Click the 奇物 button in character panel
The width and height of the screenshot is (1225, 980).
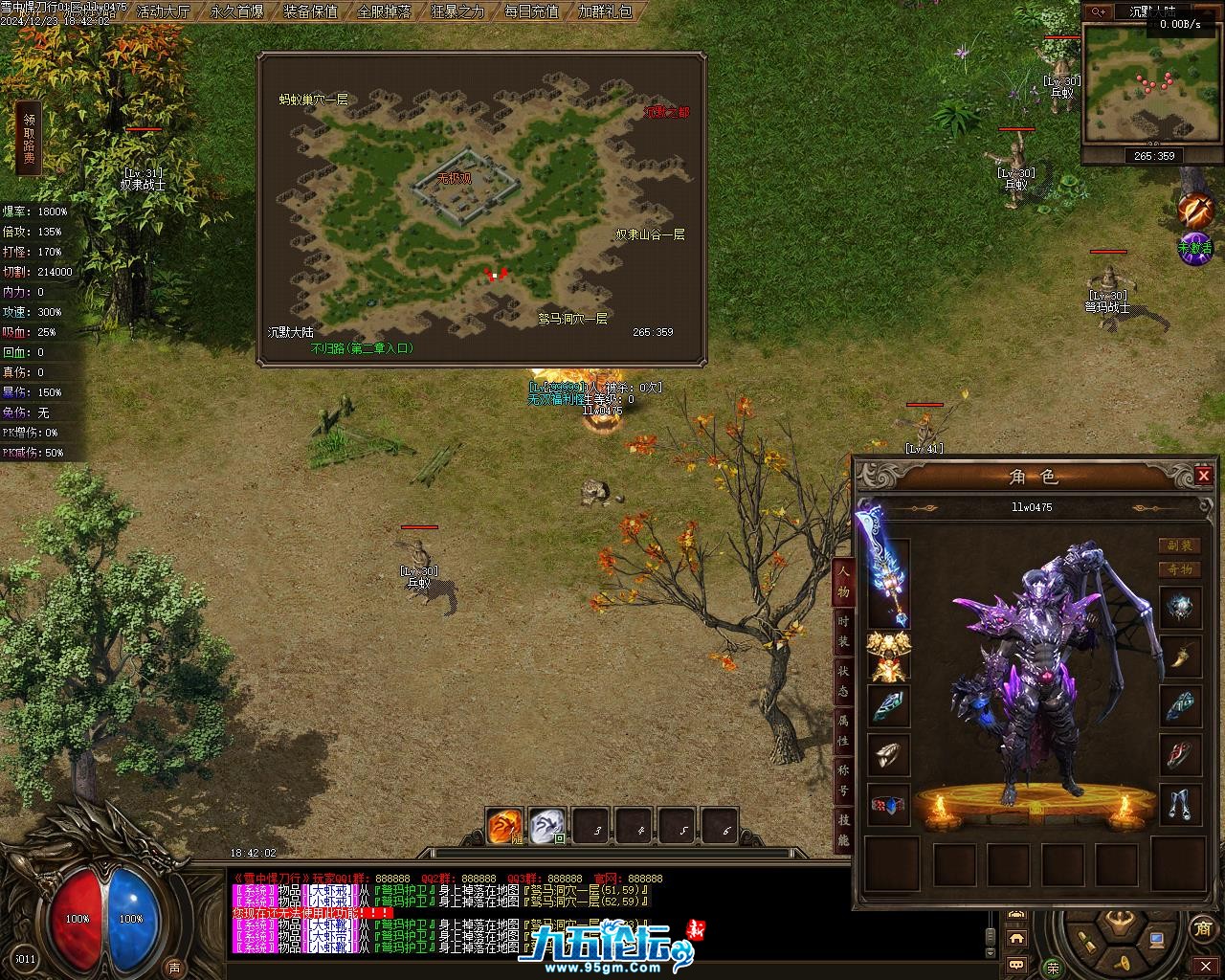1179,569
